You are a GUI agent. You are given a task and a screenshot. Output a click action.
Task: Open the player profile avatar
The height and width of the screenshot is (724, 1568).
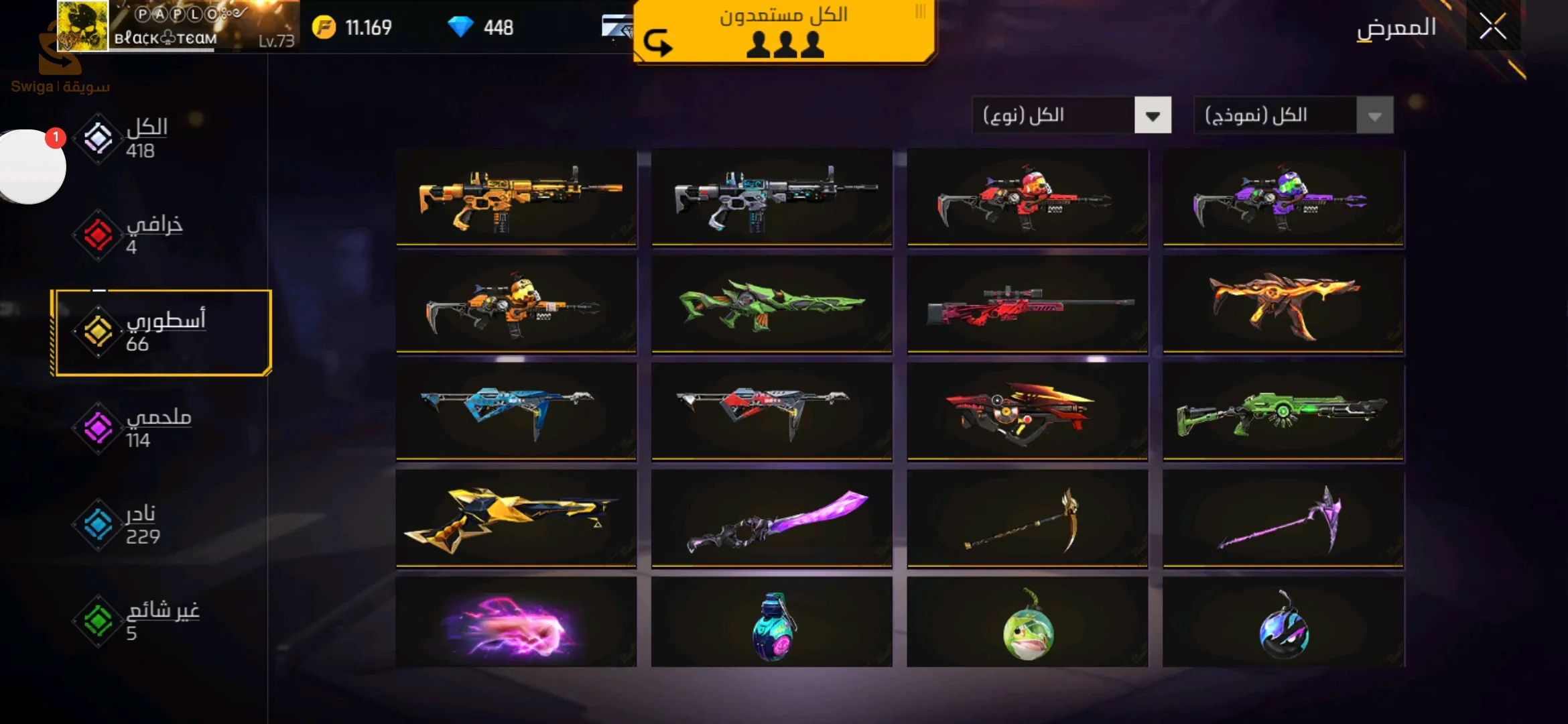tap(82, 25)
